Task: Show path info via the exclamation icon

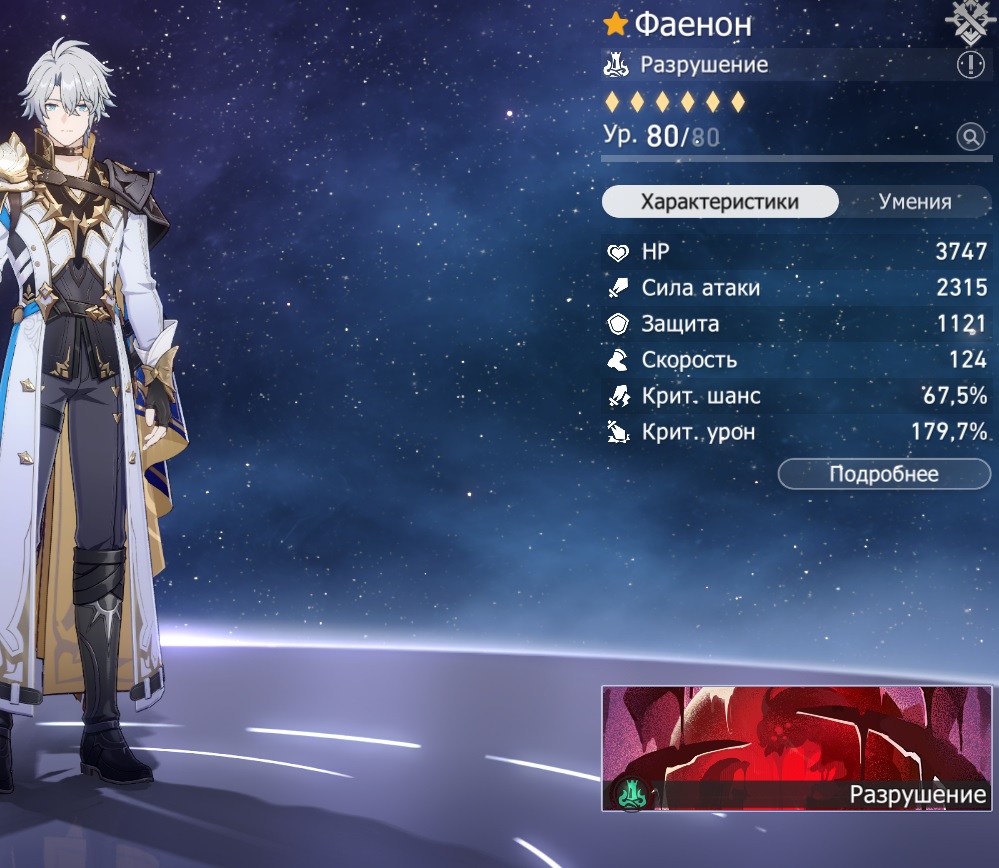Action: click(x=970, y=66)
